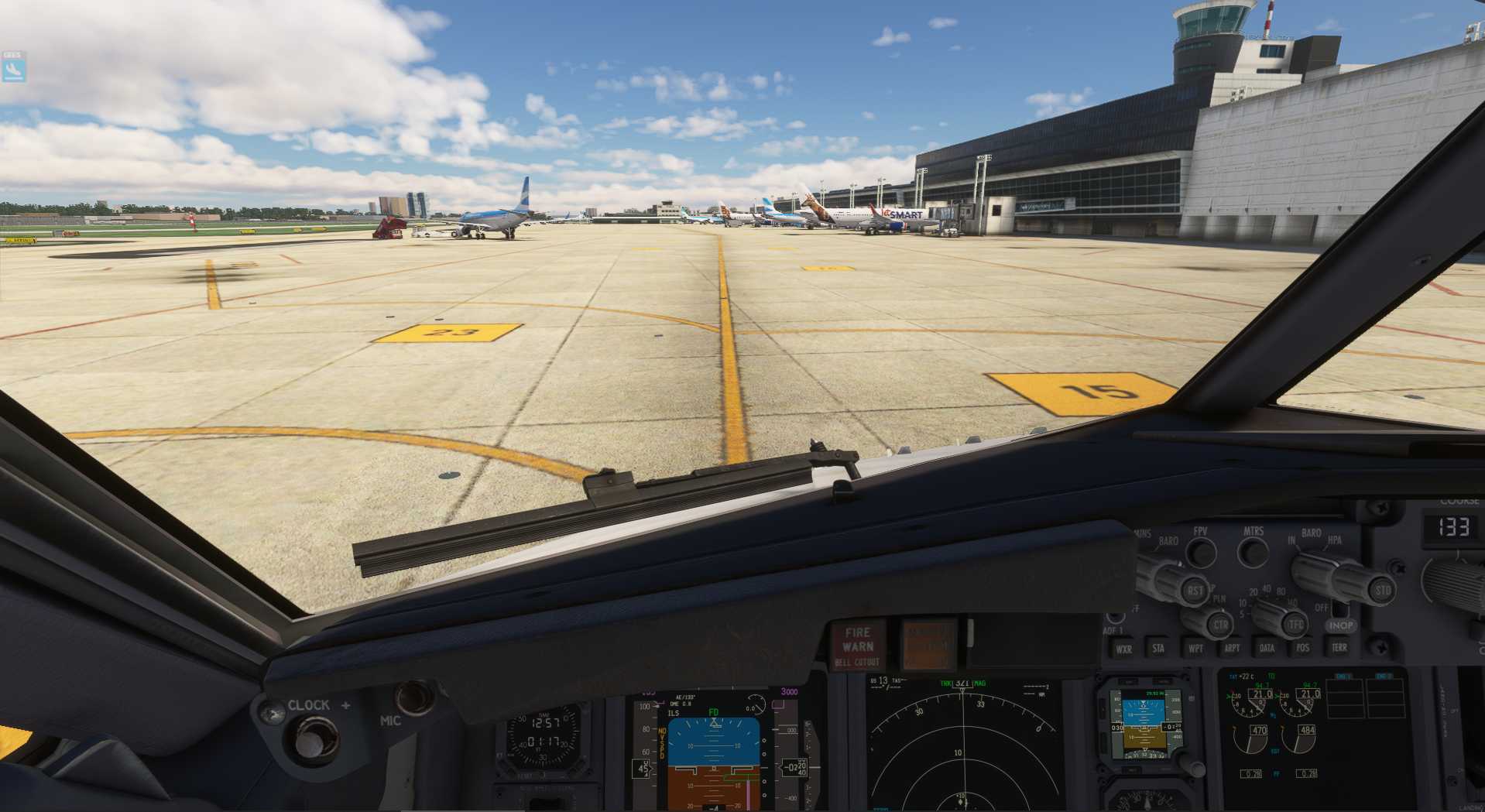
Task: Toggle the TERR terrain display button
Action: click(x=1339, y=647)
